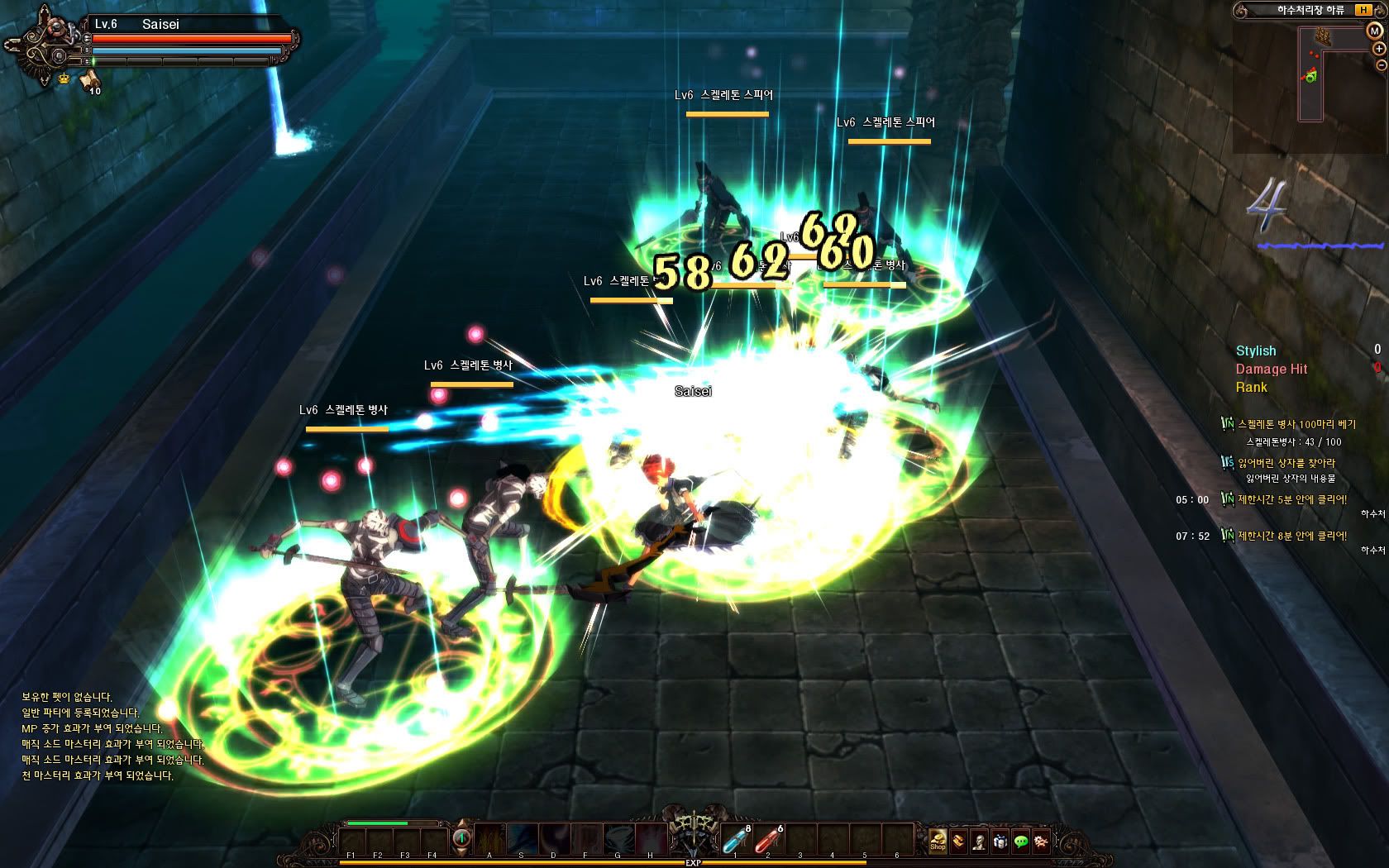Zoom out the minimap with minus button
Screen dimensions: 1389x868
(1380, 64)
